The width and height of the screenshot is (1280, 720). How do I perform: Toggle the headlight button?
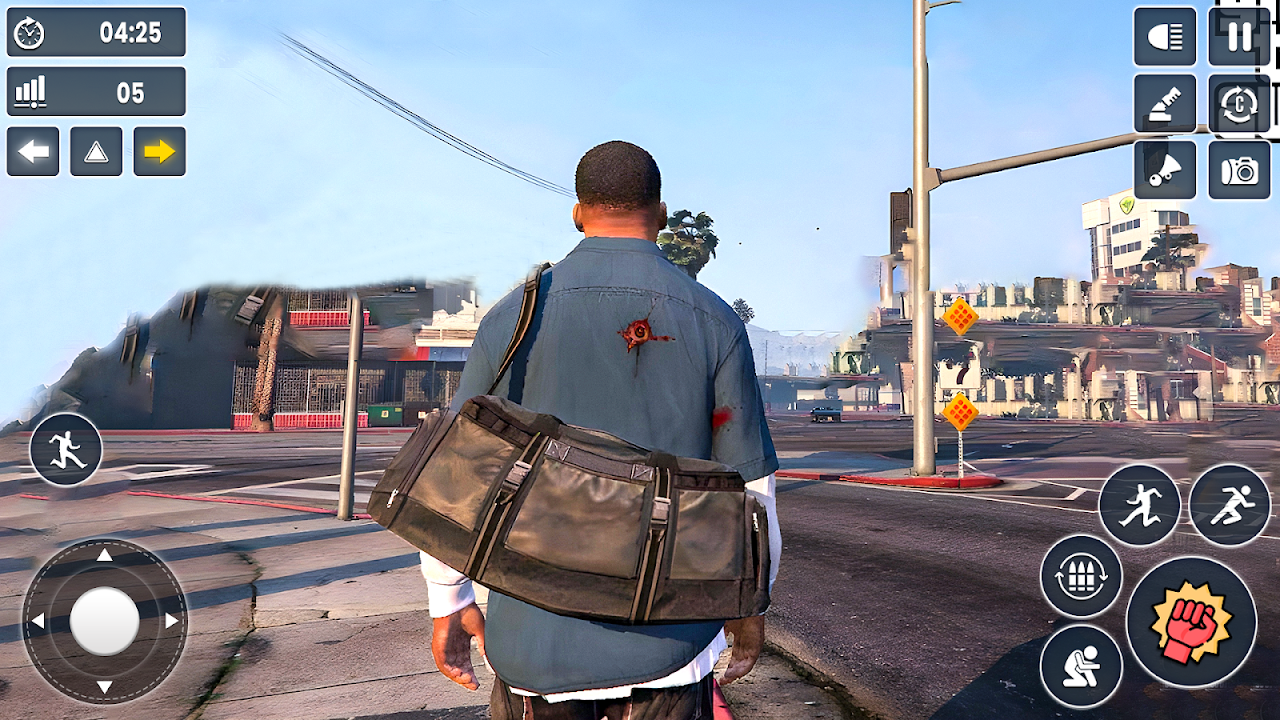pos(1165,37)
